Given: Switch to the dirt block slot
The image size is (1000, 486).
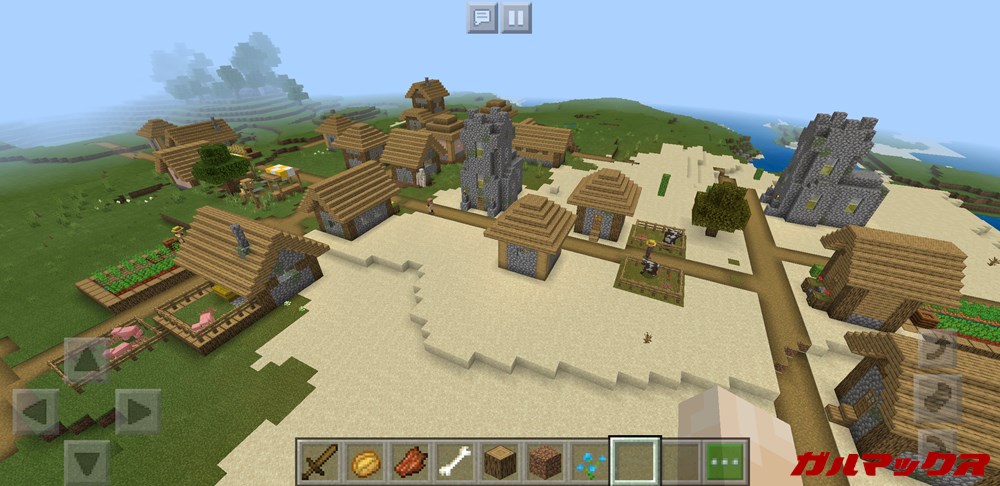Looking at the screenshot, I should 544,461.
